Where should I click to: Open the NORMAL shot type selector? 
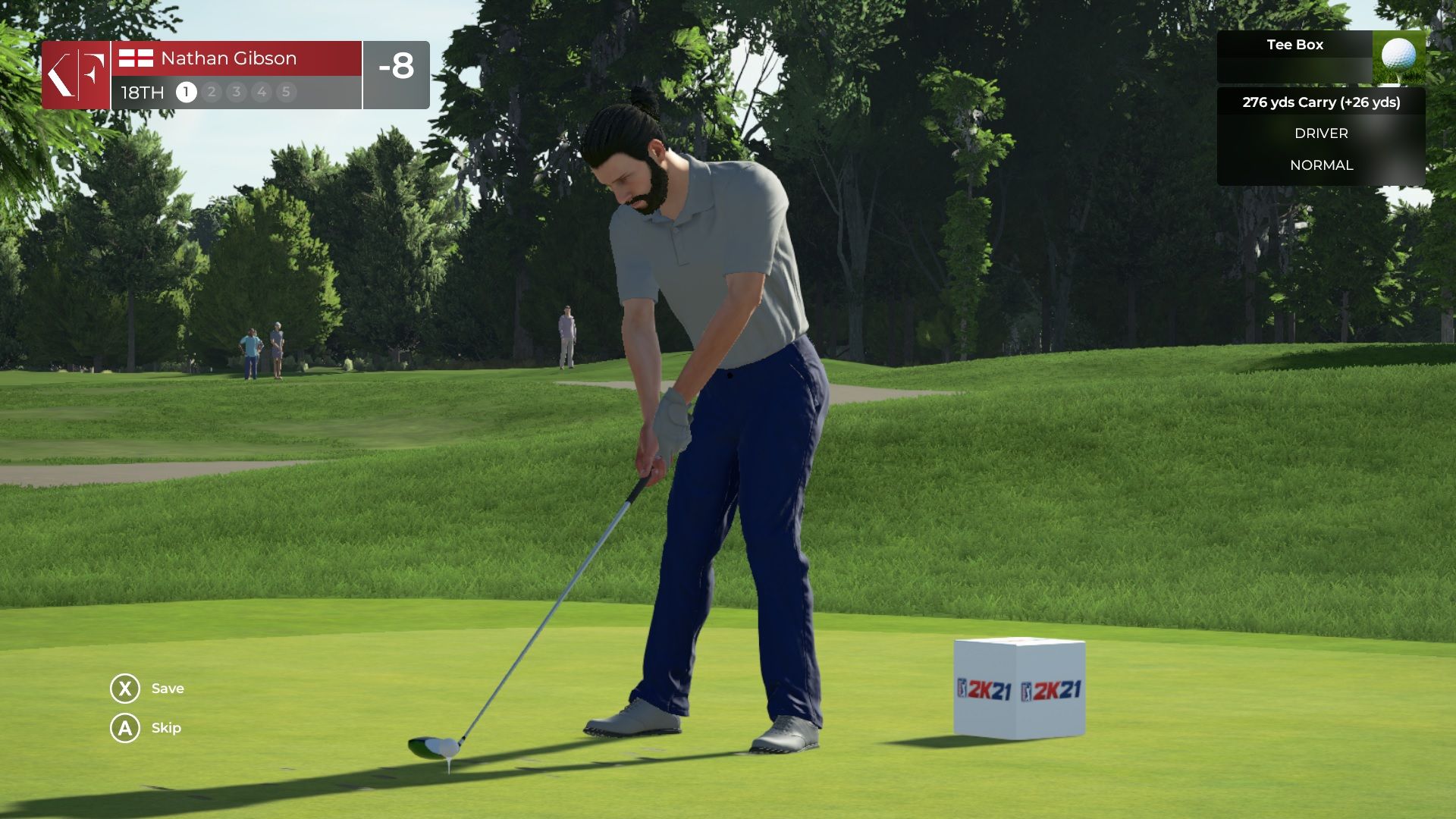pyautogui.click(x=1322, y=165)
